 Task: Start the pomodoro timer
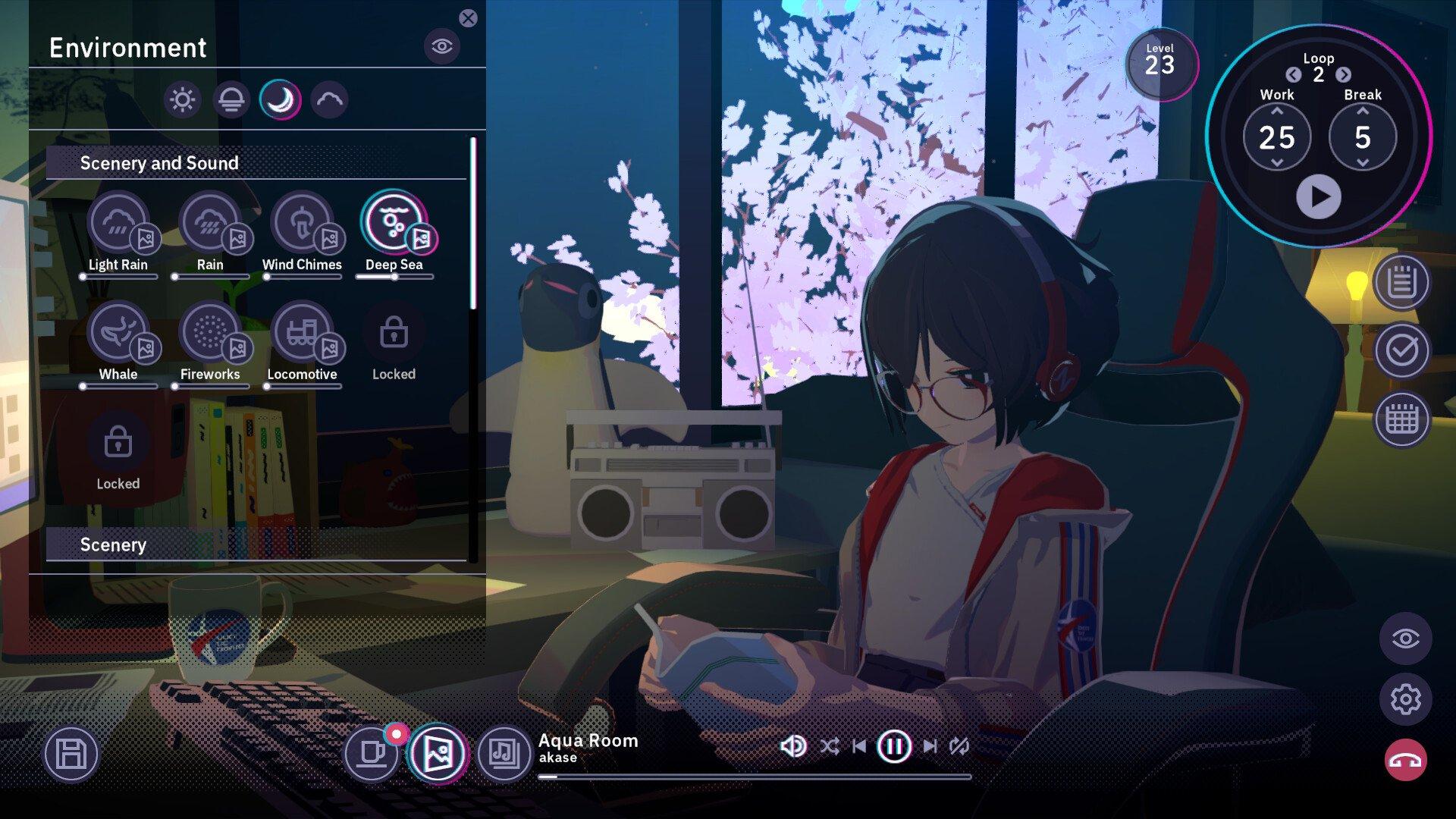tap(1318, 196)
